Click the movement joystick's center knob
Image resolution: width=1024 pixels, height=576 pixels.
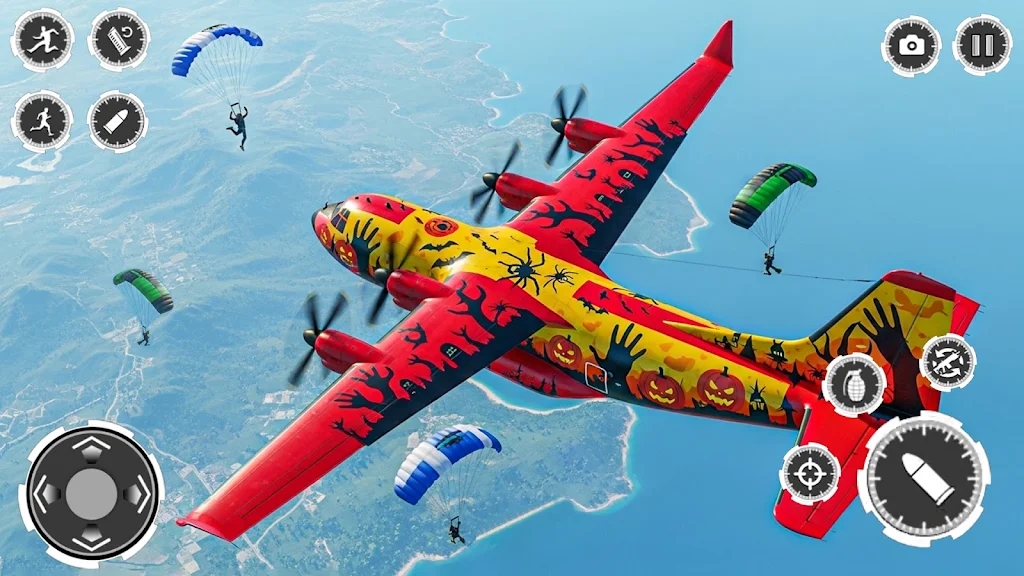tap(92, 493)
